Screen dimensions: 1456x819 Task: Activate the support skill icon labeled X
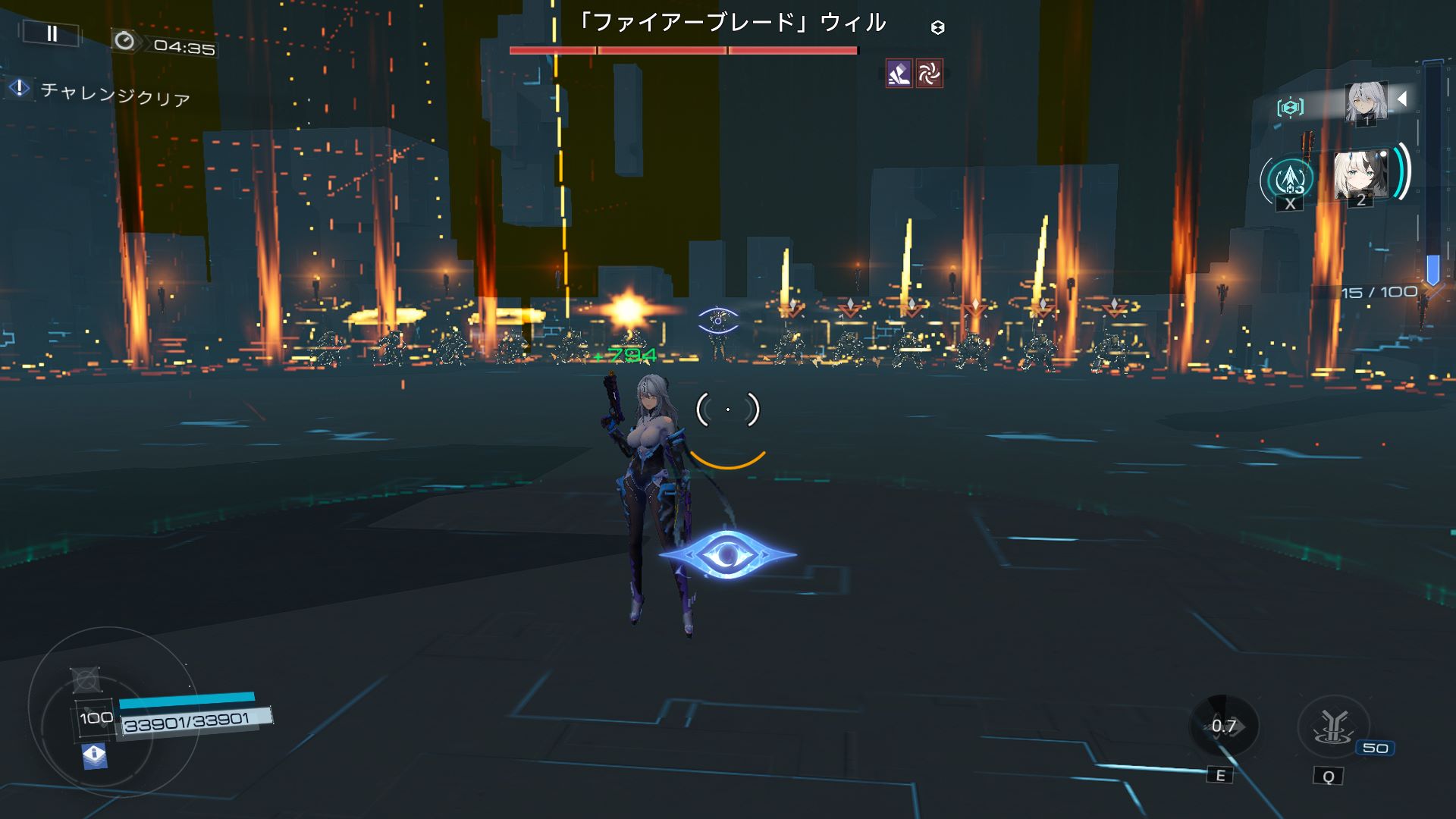[x=1289, y=180]
